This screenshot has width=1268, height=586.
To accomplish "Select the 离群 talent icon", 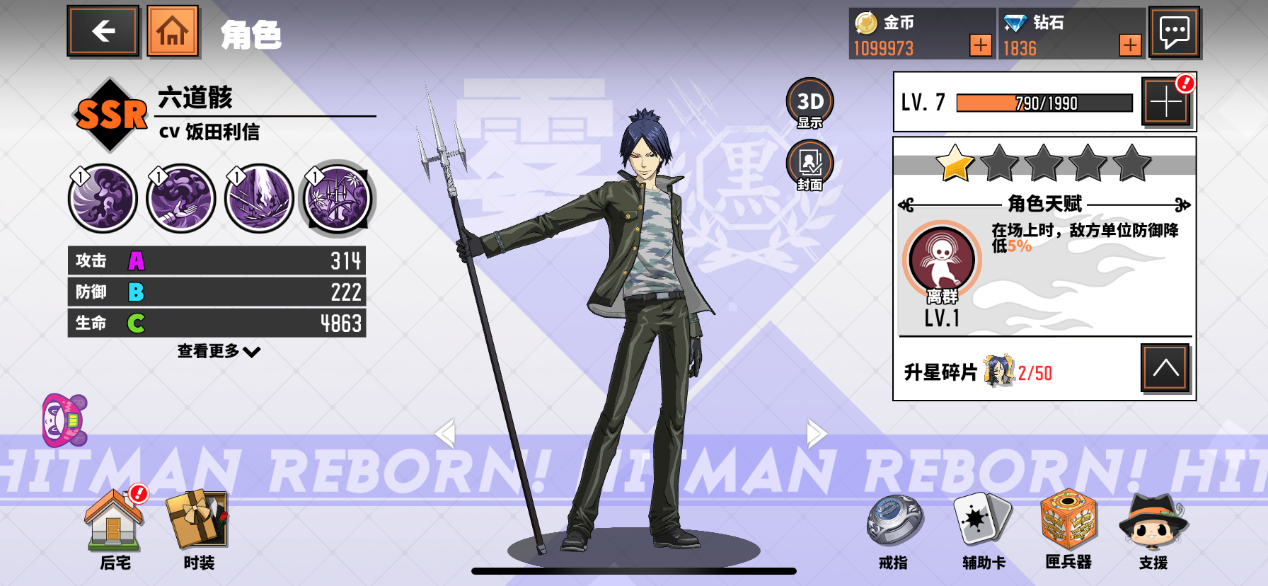I will click(941, 258).
